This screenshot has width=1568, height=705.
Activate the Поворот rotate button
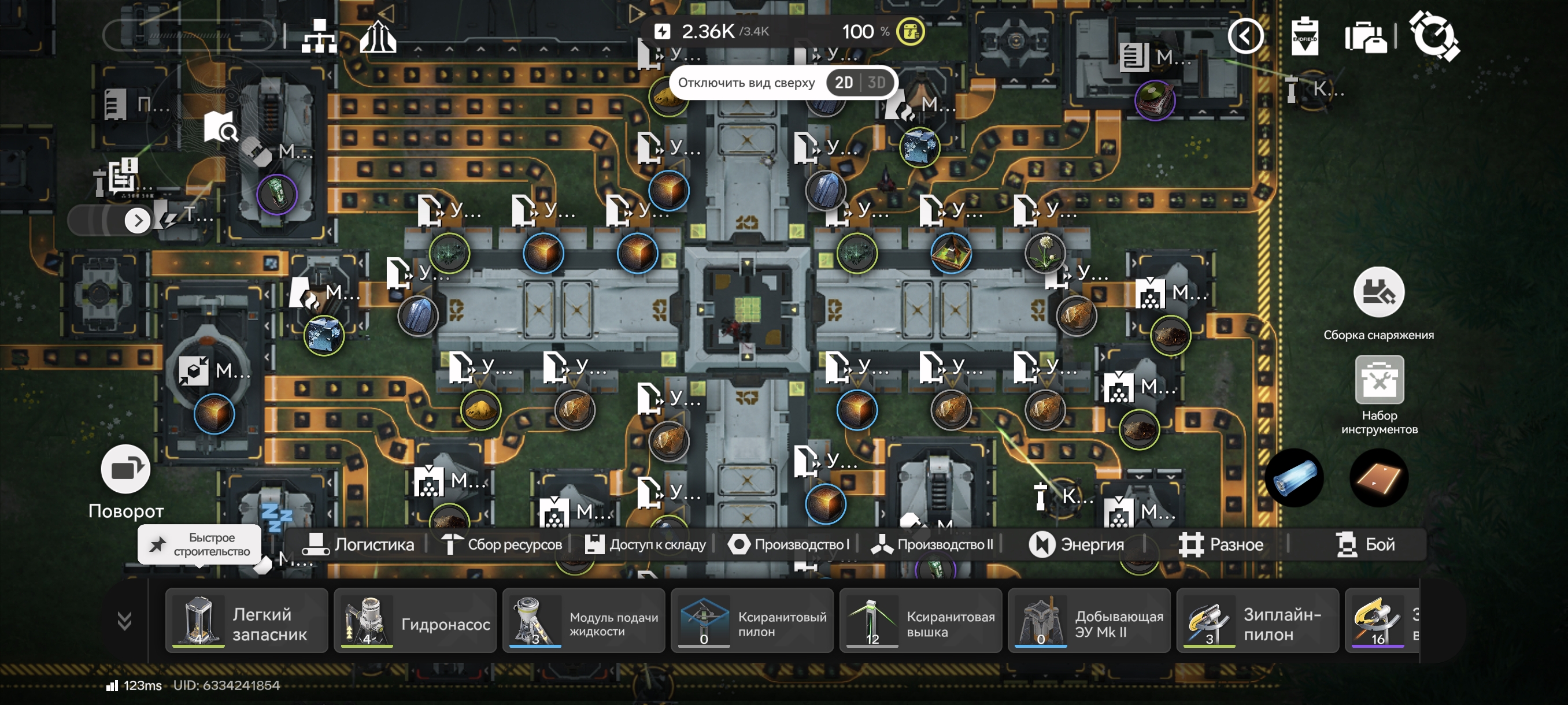(125, 470)
